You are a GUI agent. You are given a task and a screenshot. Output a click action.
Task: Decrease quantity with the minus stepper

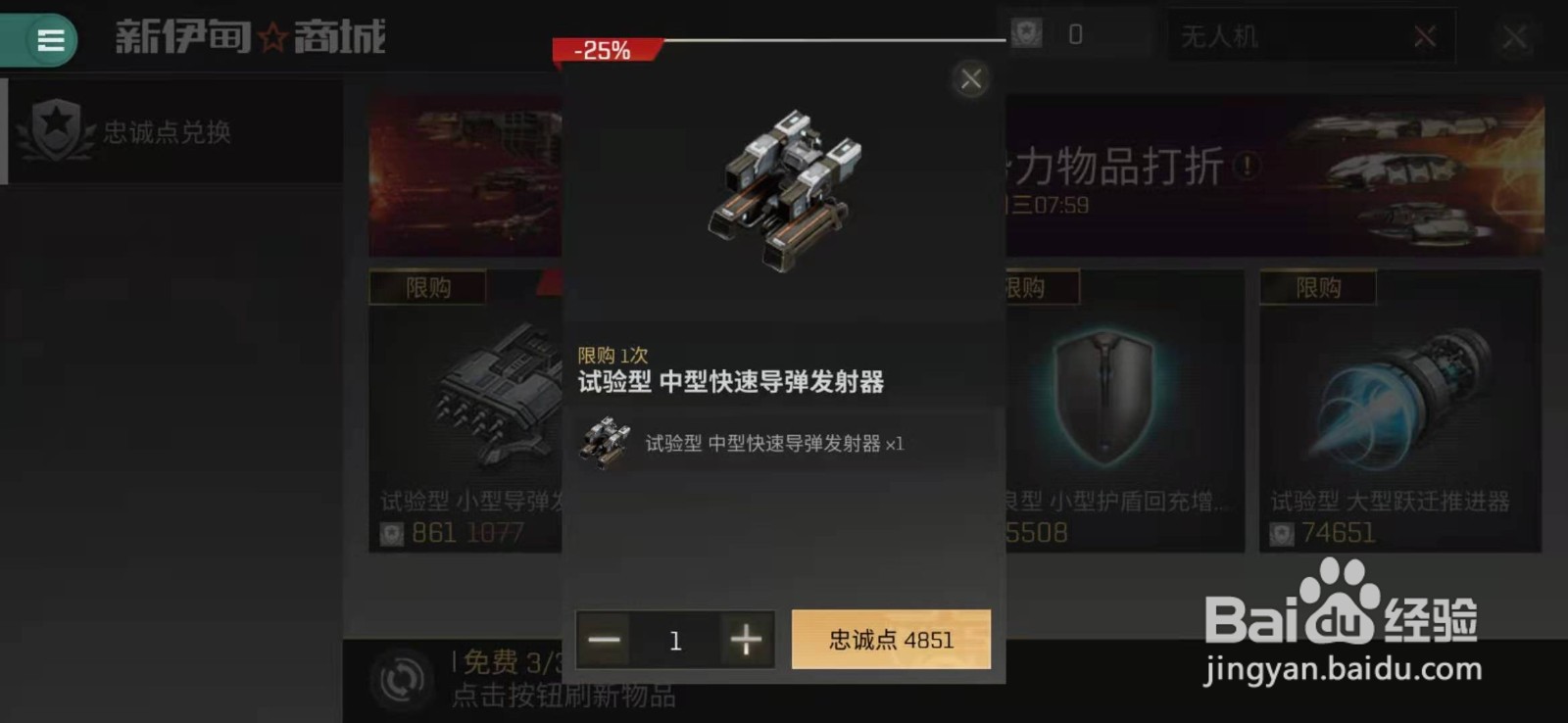pyautogui.click(x=604, y=639)
